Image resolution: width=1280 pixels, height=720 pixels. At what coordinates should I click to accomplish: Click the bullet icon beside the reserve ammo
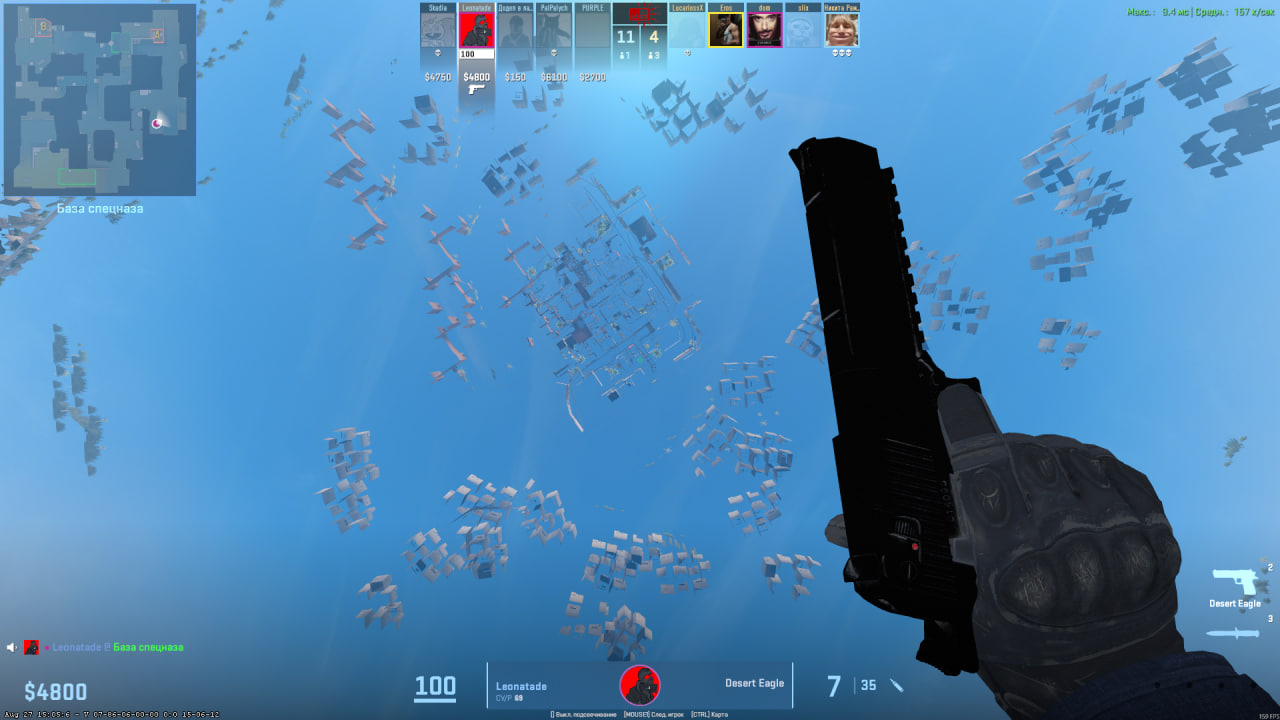tap(897, 686)
